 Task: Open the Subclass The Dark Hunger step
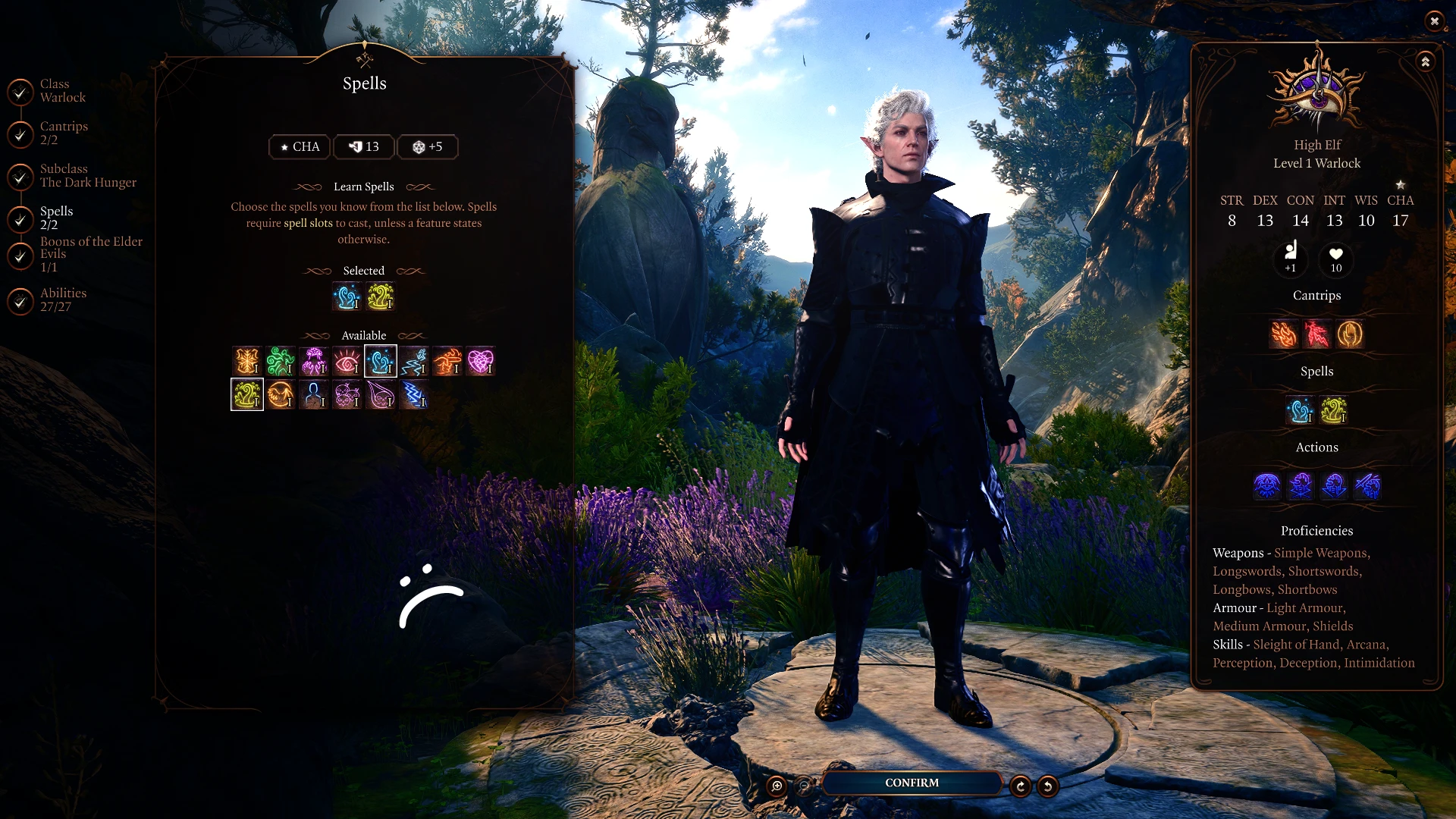88,176
